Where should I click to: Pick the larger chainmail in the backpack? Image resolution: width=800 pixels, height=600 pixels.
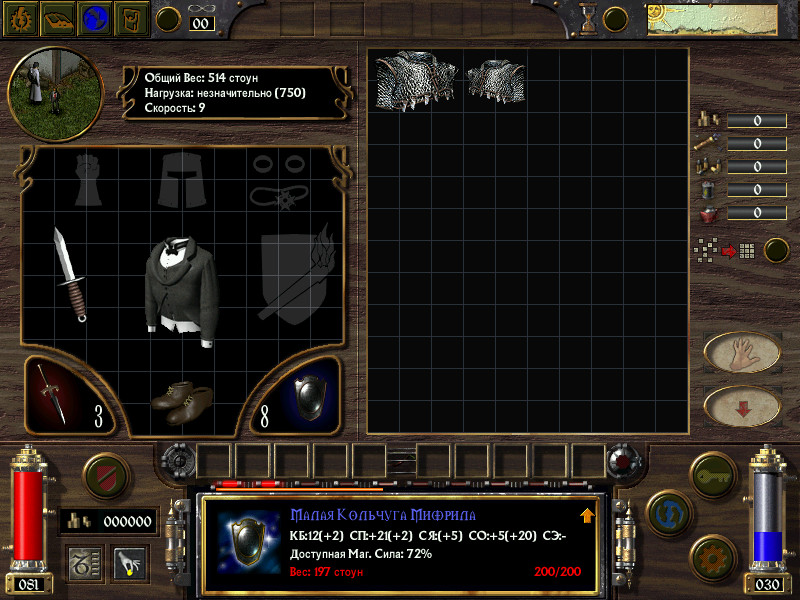416,80
